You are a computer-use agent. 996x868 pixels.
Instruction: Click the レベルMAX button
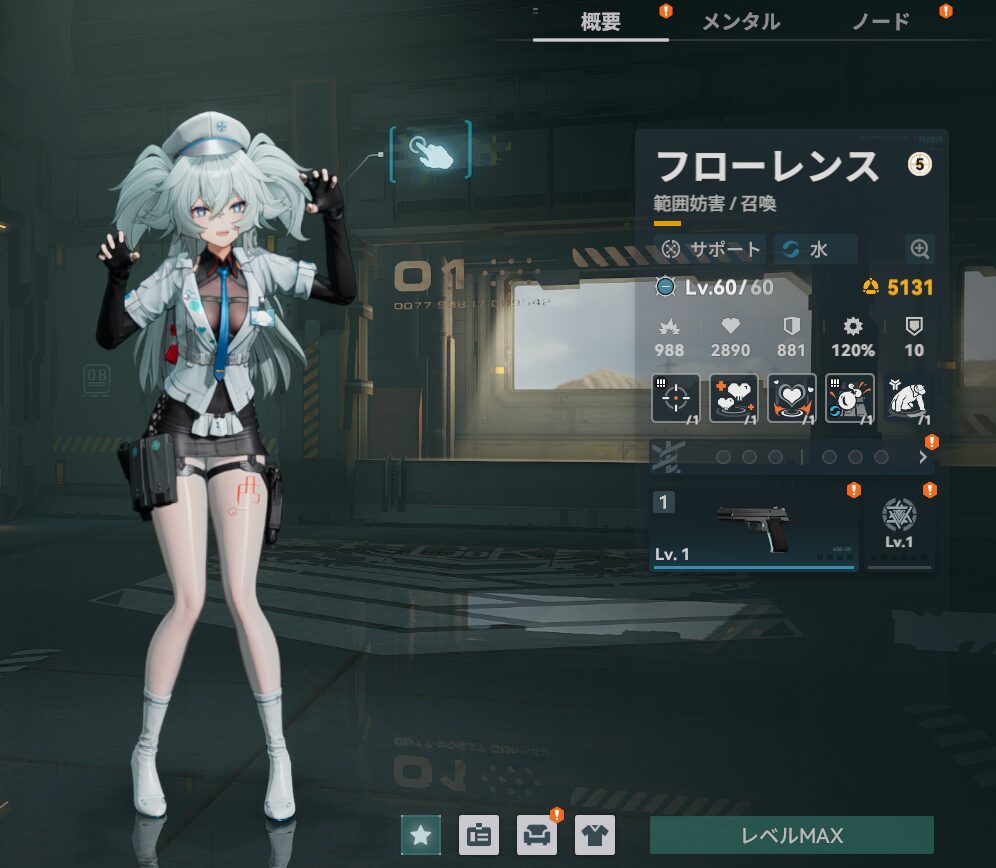point(791,835)
